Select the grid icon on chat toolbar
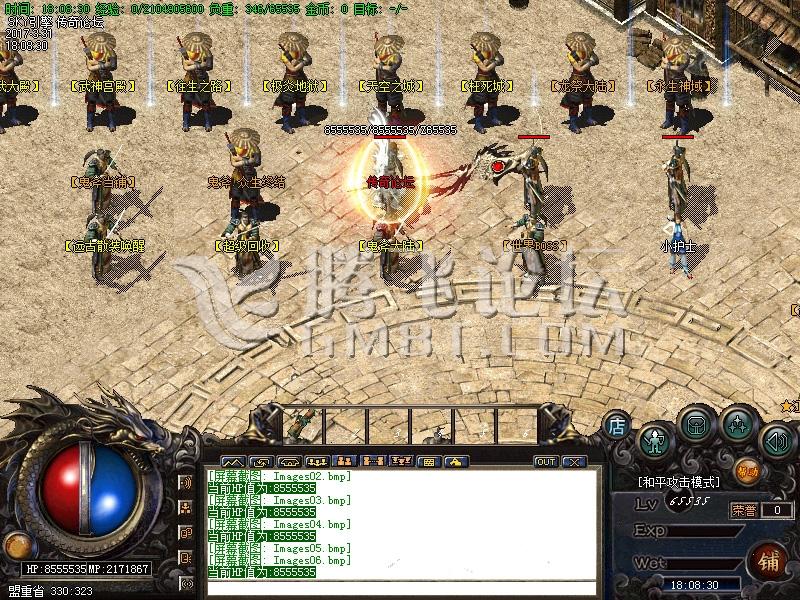800x600 pixels. tap(427, 462)
